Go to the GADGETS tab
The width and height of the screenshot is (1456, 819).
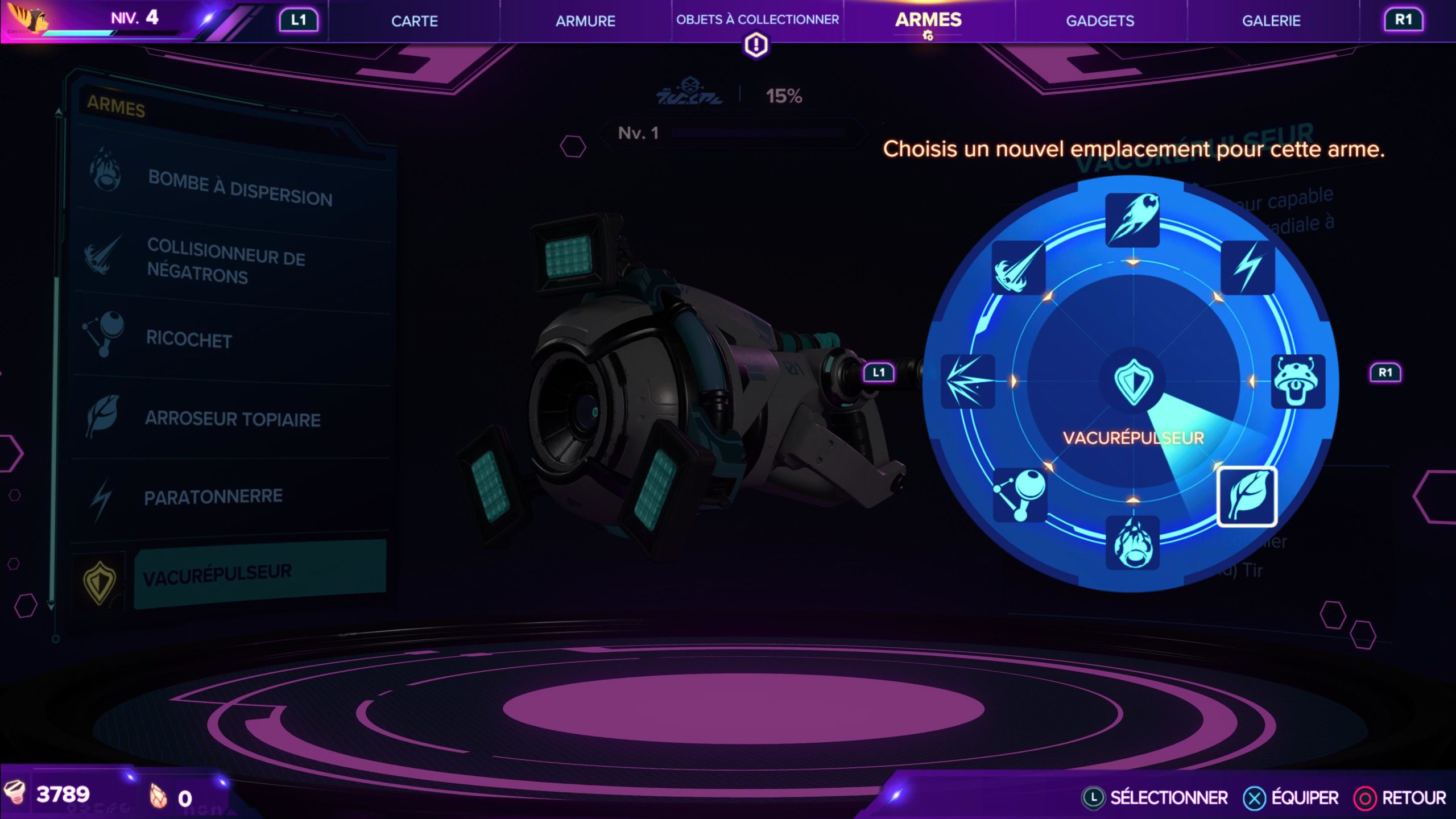pos(1100,21)
